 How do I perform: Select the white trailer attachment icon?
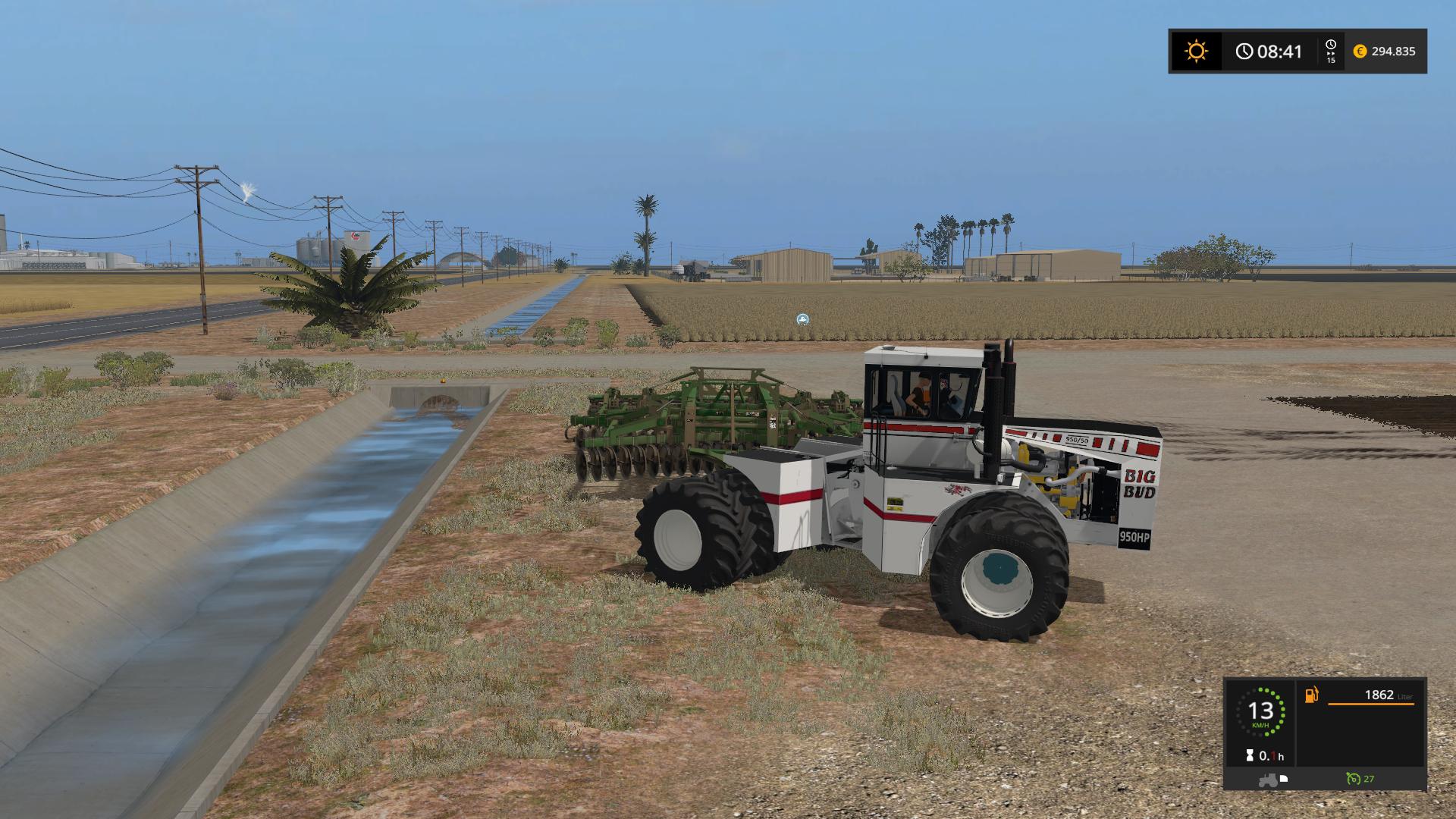point(1285,779)
